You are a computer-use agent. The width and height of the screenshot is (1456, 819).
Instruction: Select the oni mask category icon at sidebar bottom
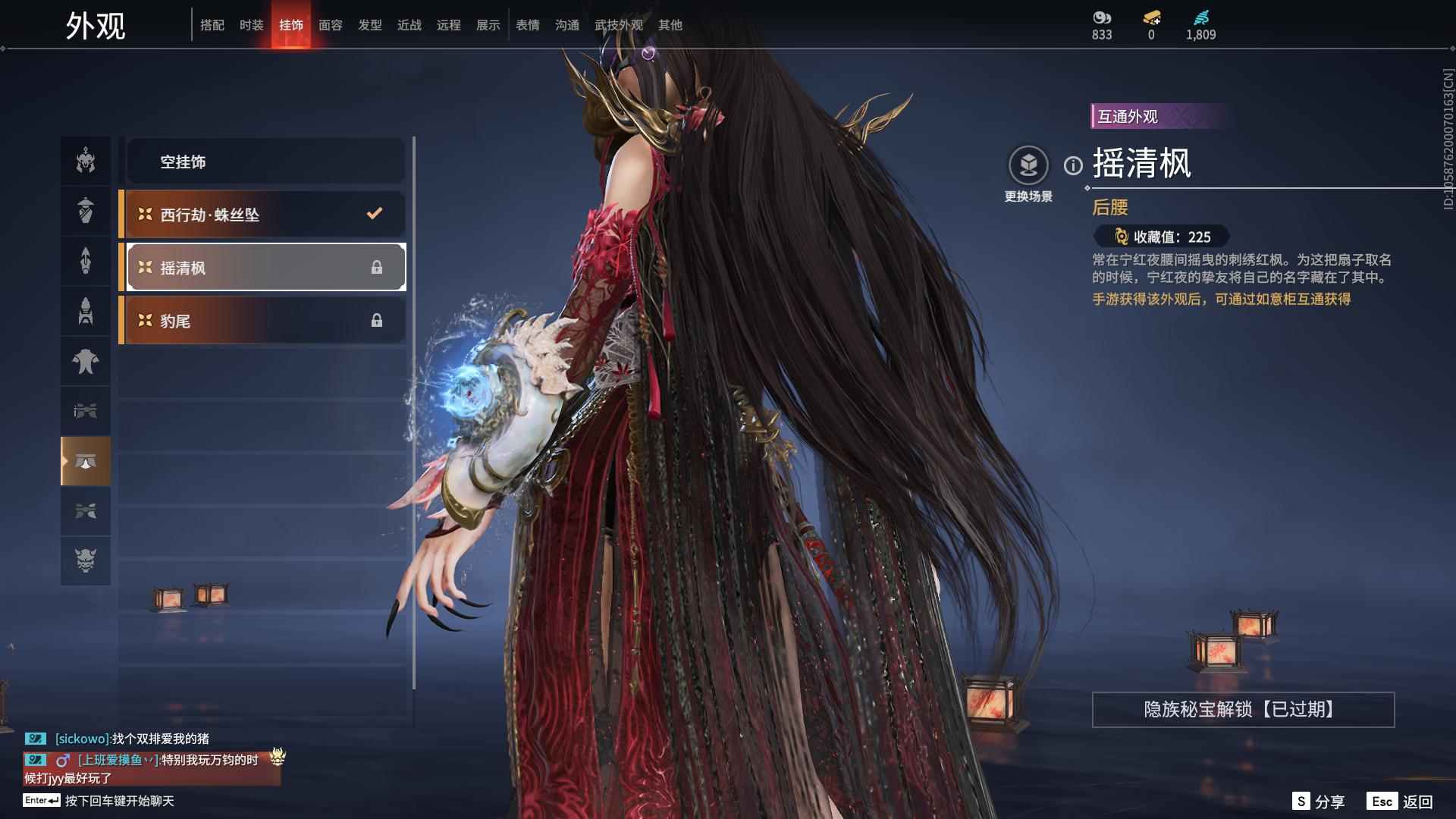tap(86, 561)
